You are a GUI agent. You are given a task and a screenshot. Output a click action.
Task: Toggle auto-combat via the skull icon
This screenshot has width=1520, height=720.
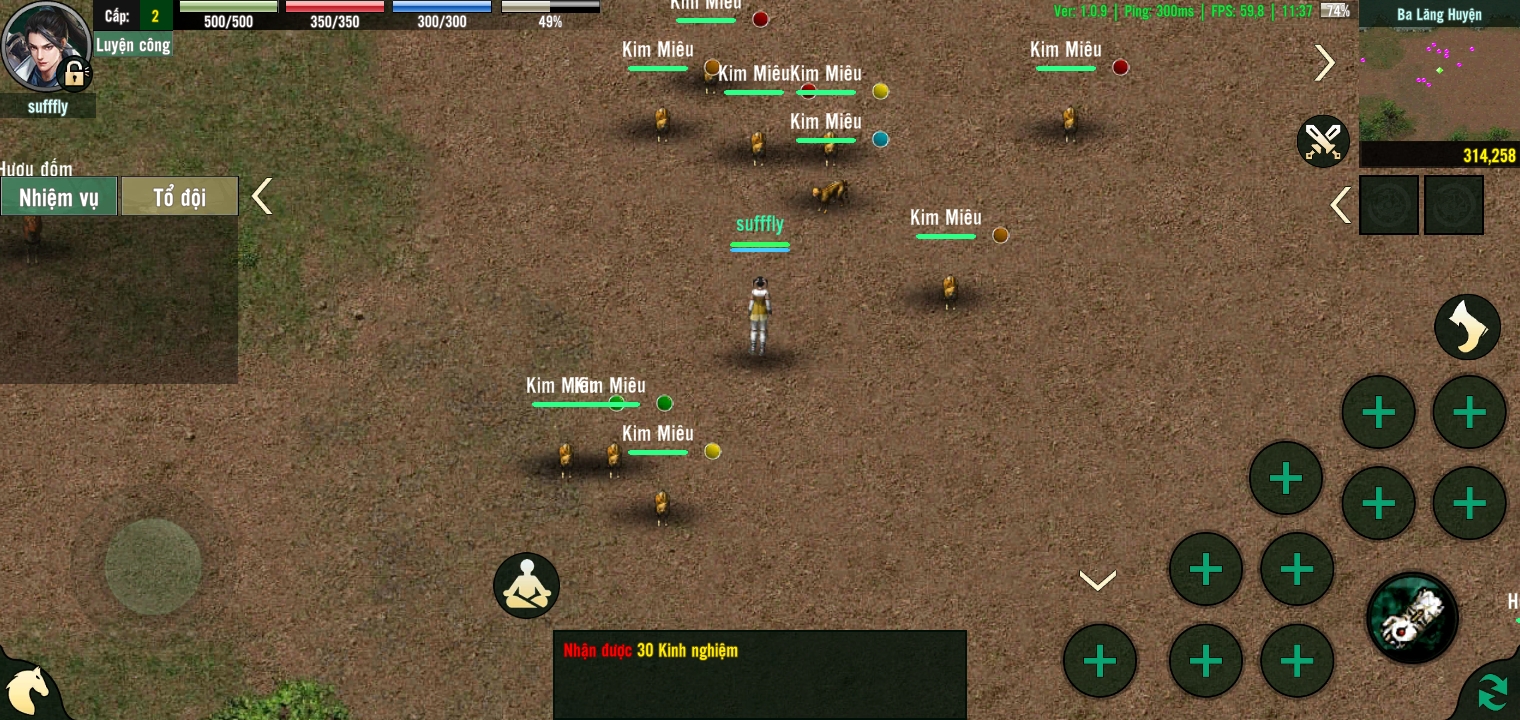coord(1411,618)
